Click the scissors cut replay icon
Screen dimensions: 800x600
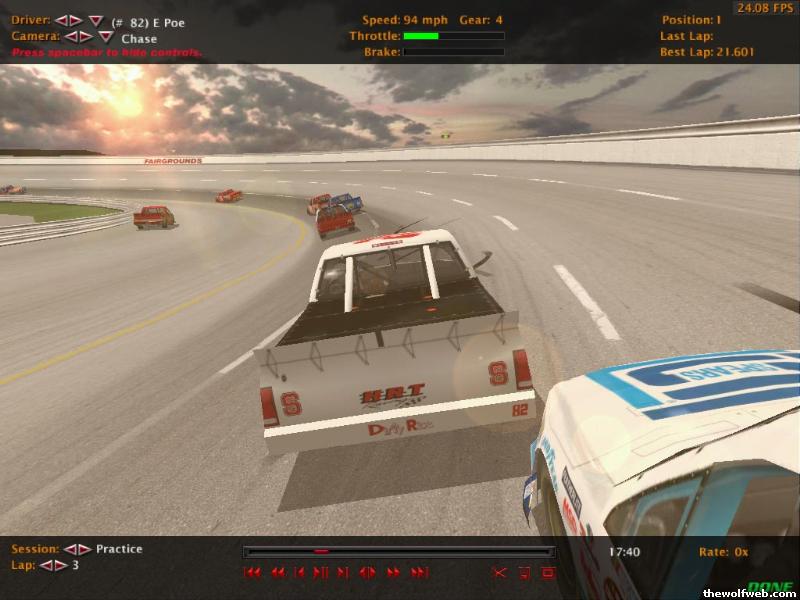[500, 573]
